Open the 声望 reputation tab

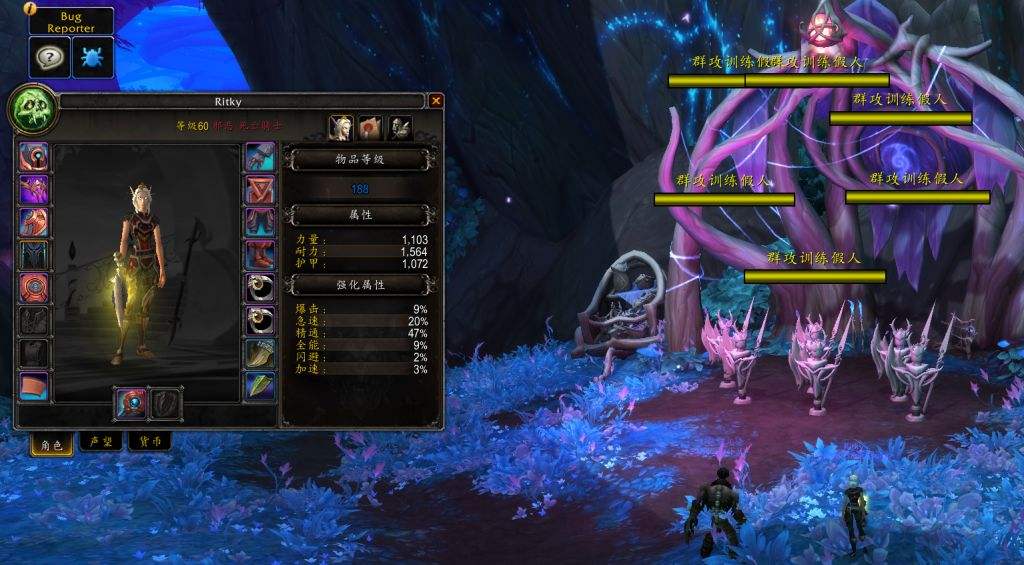click(x=100, y=442)
